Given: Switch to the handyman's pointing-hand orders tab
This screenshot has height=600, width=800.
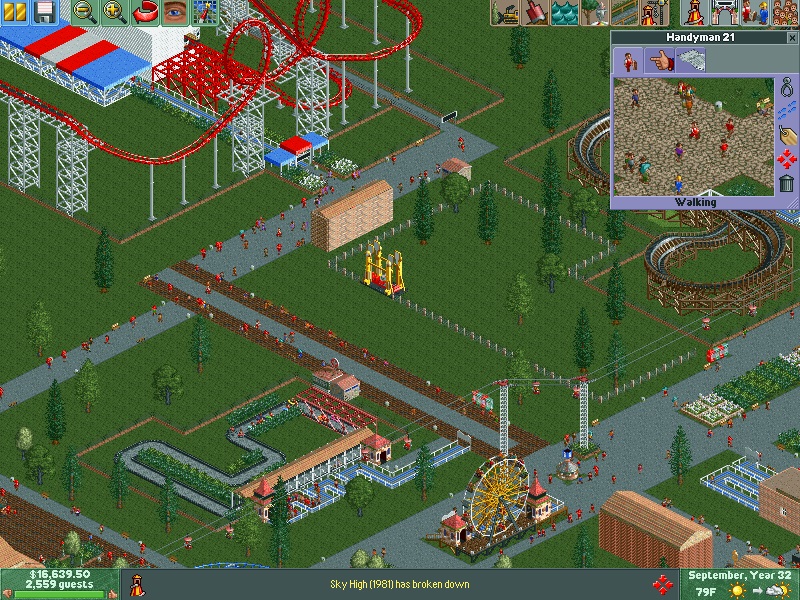Looking at the screenshot, I should [x=659, y=61].
